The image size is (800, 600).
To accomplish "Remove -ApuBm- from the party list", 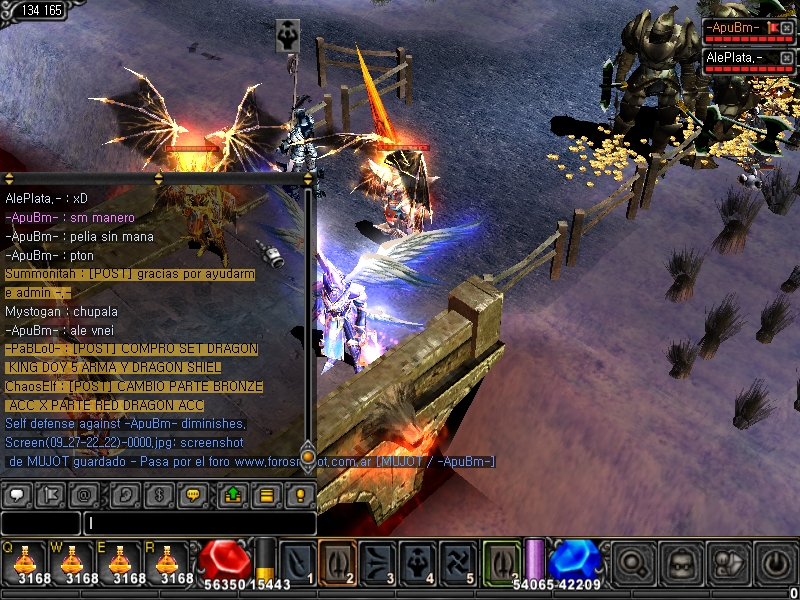I will pos(786,28).
